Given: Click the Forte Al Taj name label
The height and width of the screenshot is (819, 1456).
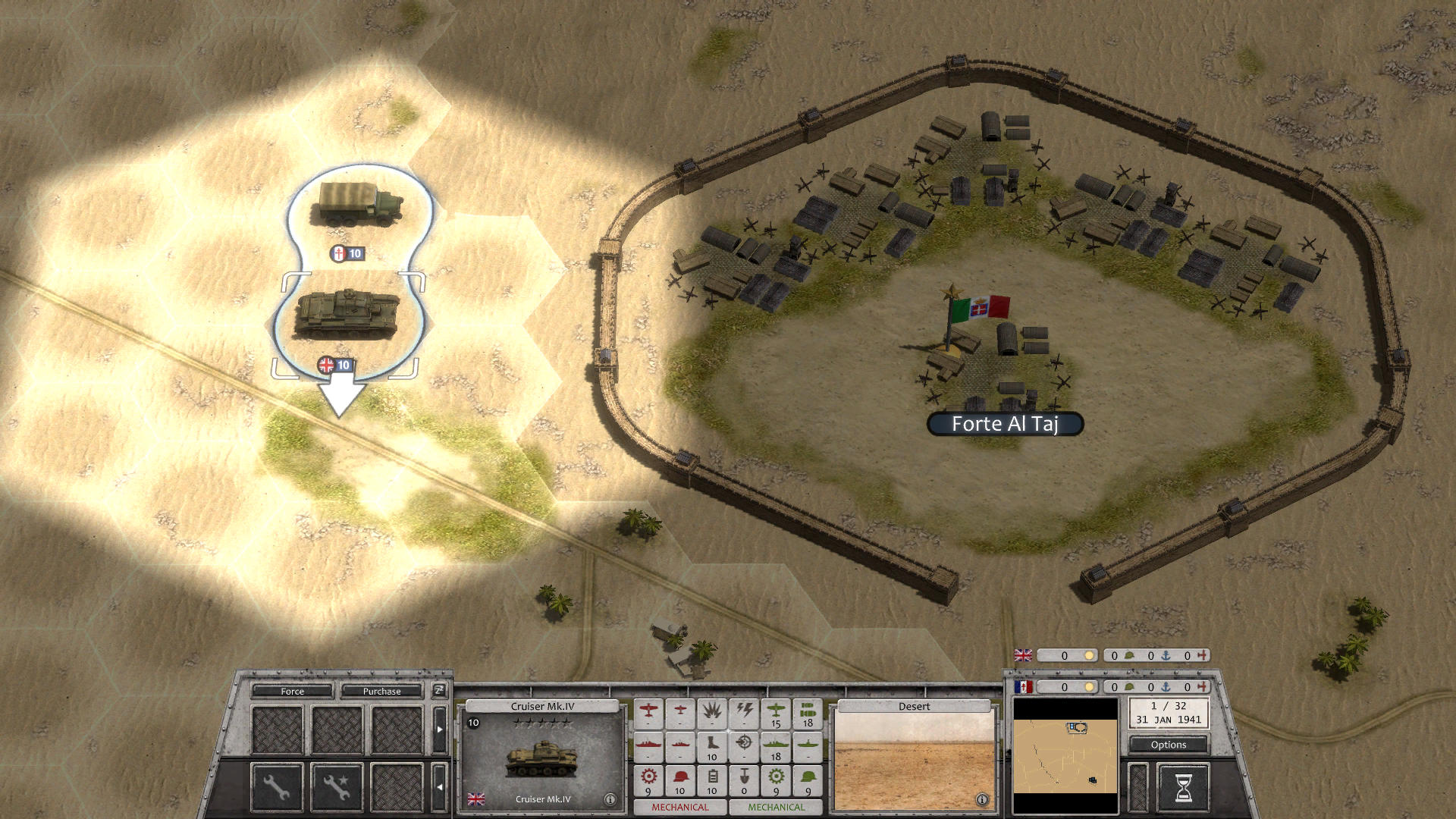Looking at the screenshot, I should [x=1005, y=425].
